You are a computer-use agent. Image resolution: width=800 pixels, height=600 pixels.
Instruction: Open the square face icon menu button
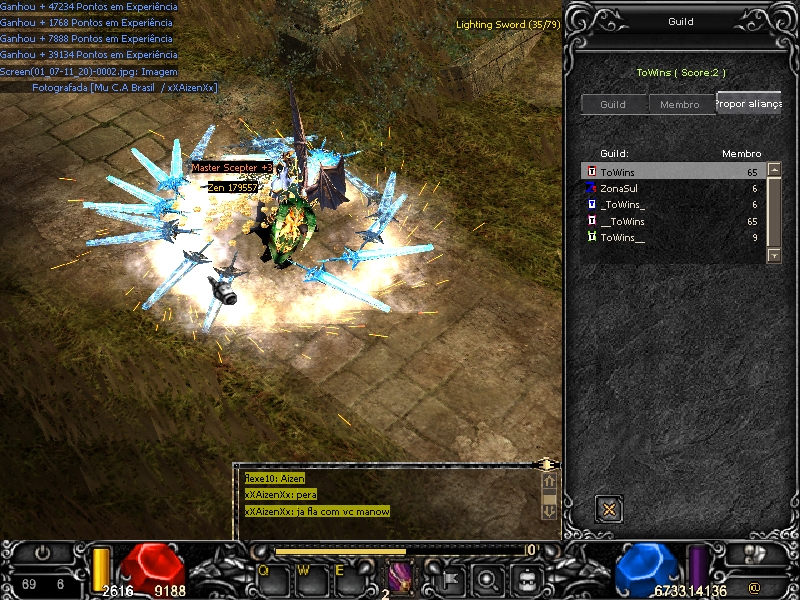524,578
